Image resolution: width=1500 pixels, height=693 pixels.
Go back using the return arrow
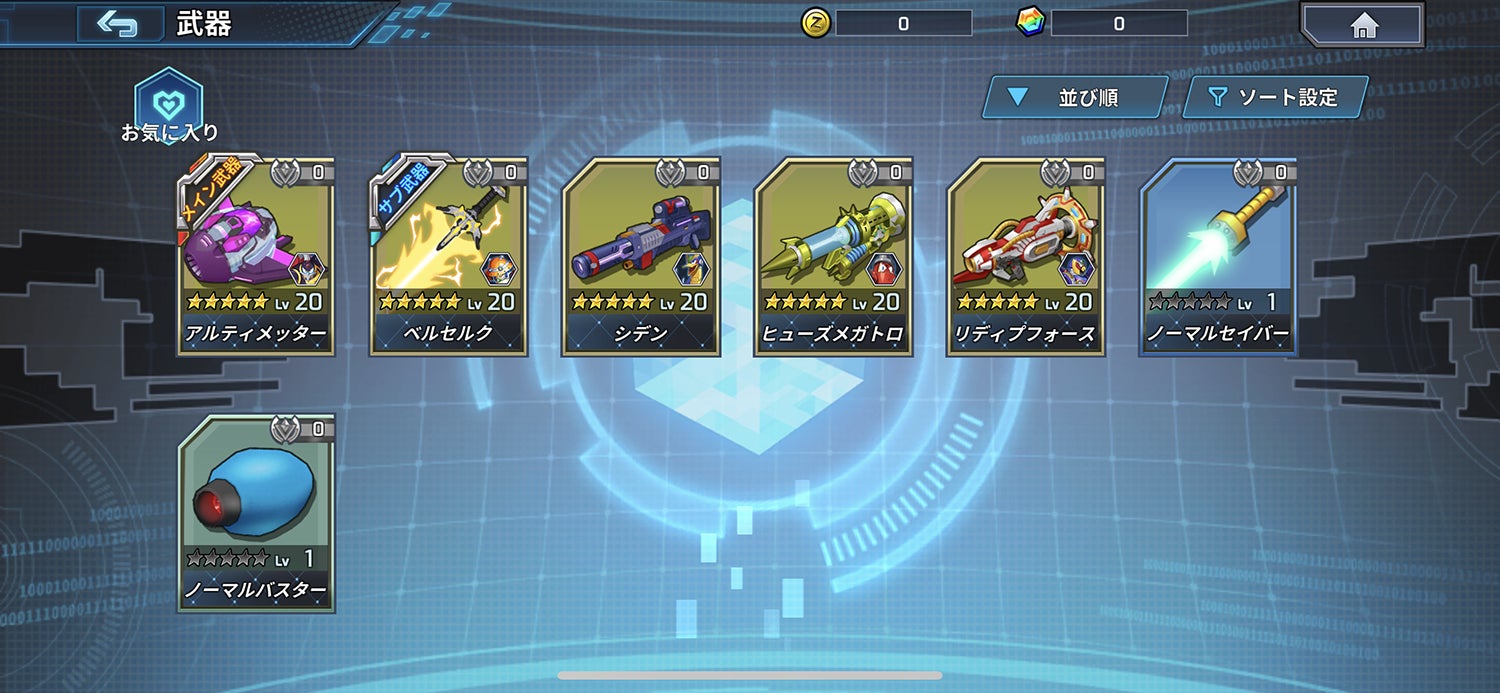point(118,24)
